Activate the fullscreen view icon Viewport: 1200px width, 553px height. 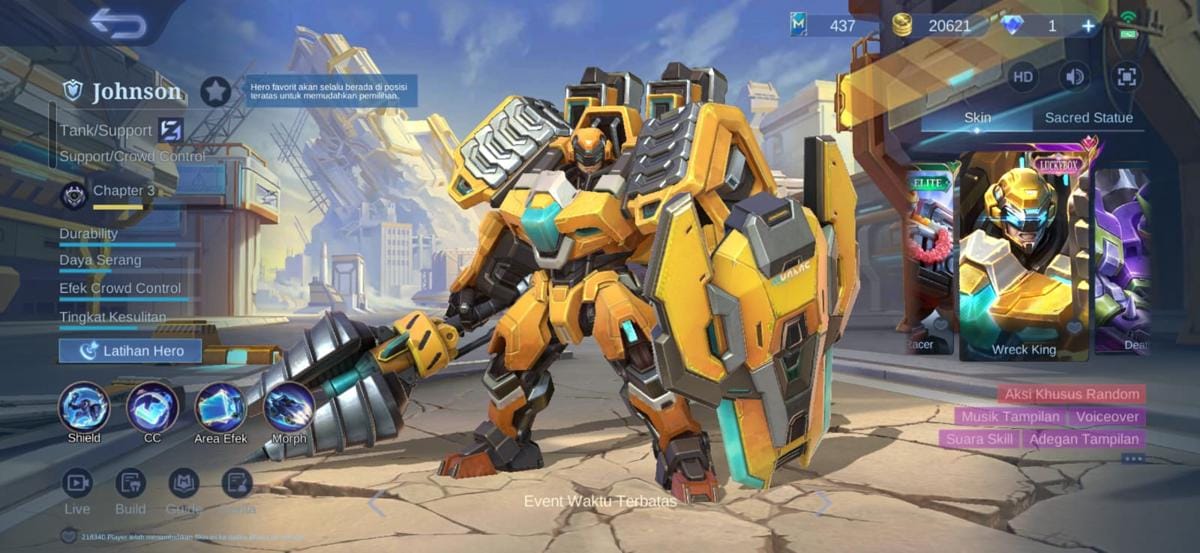1127,76
